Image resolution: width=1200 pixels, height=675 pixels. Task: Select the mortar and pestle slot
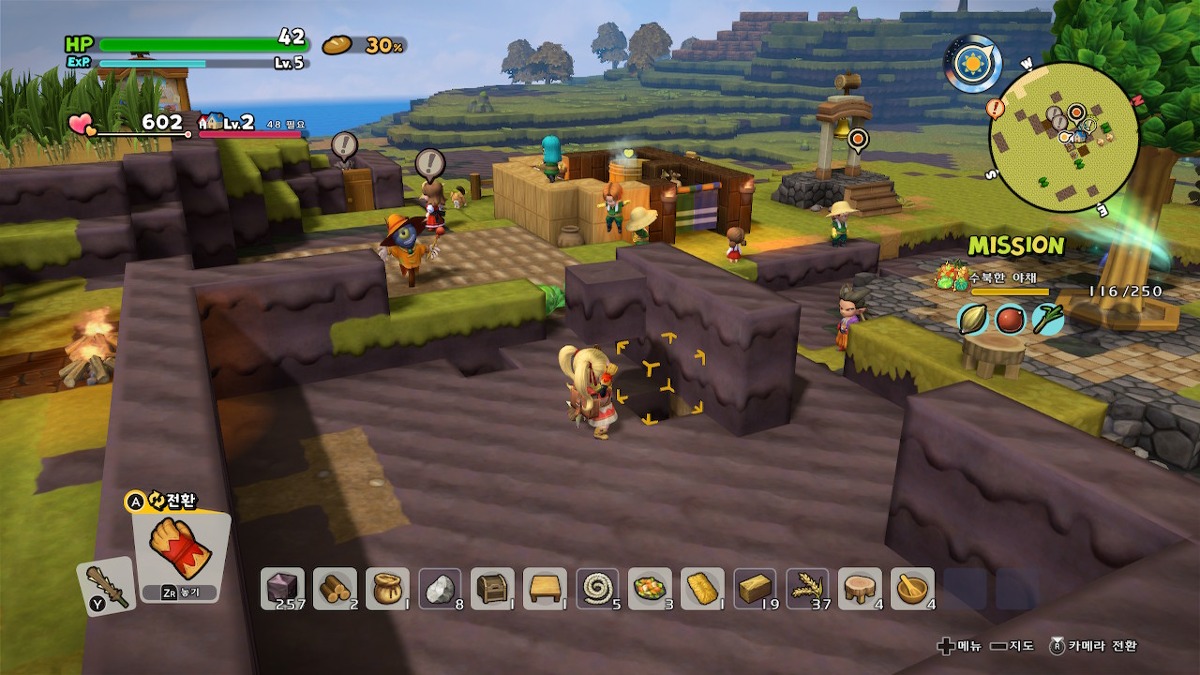[x=912, y=588]
